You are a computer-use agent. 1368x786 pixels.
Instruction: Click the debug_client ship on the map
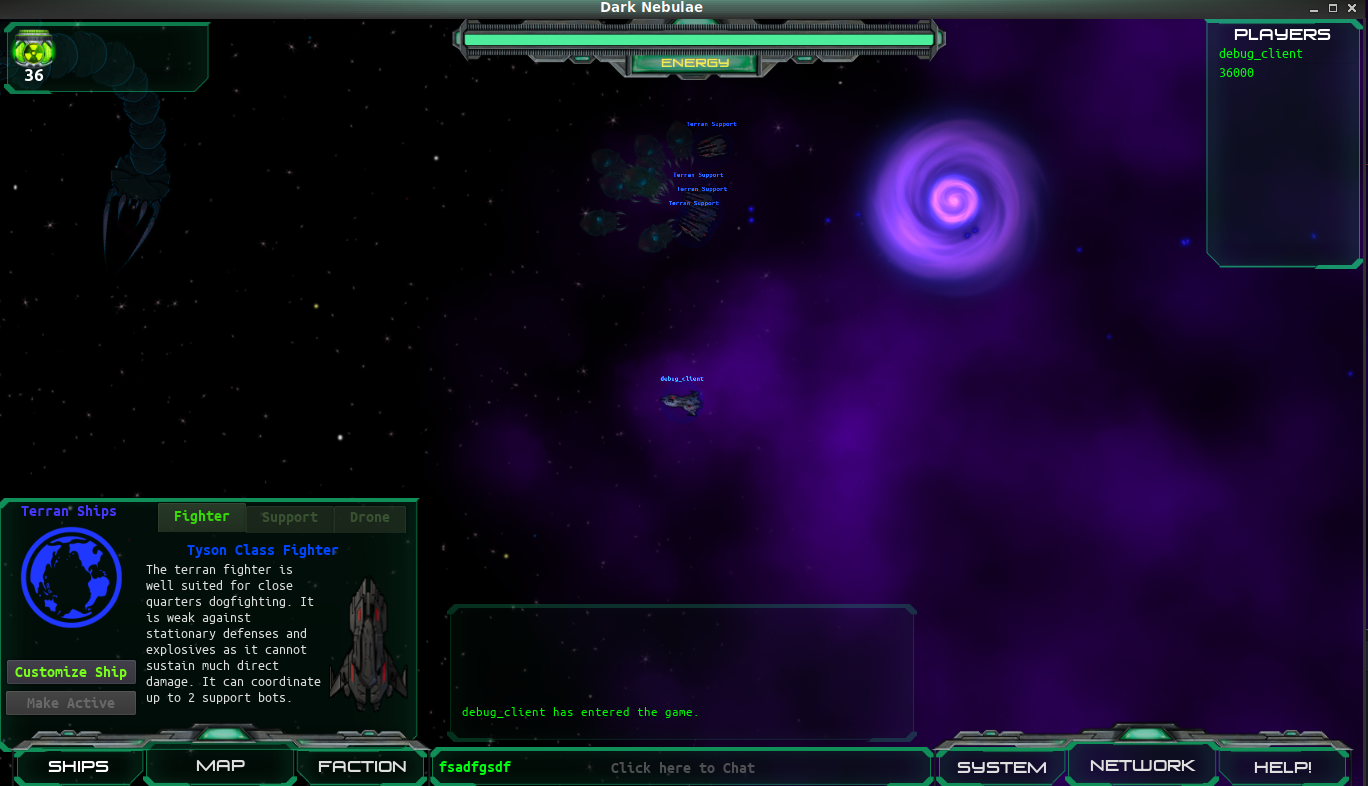681,400
